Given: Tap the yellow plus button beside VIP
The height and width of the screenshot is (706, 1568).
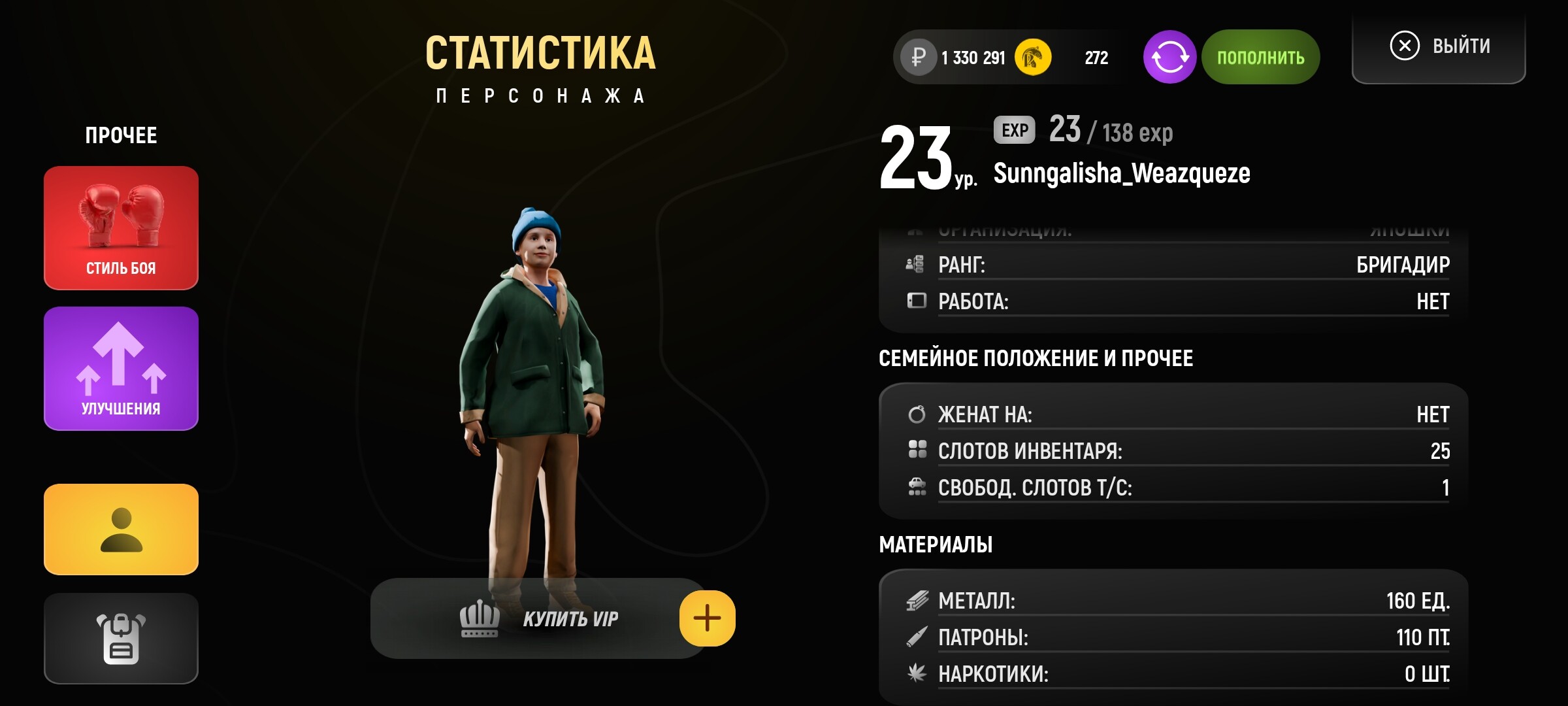Looking at the screenshot, I should (x=707, y=618).
